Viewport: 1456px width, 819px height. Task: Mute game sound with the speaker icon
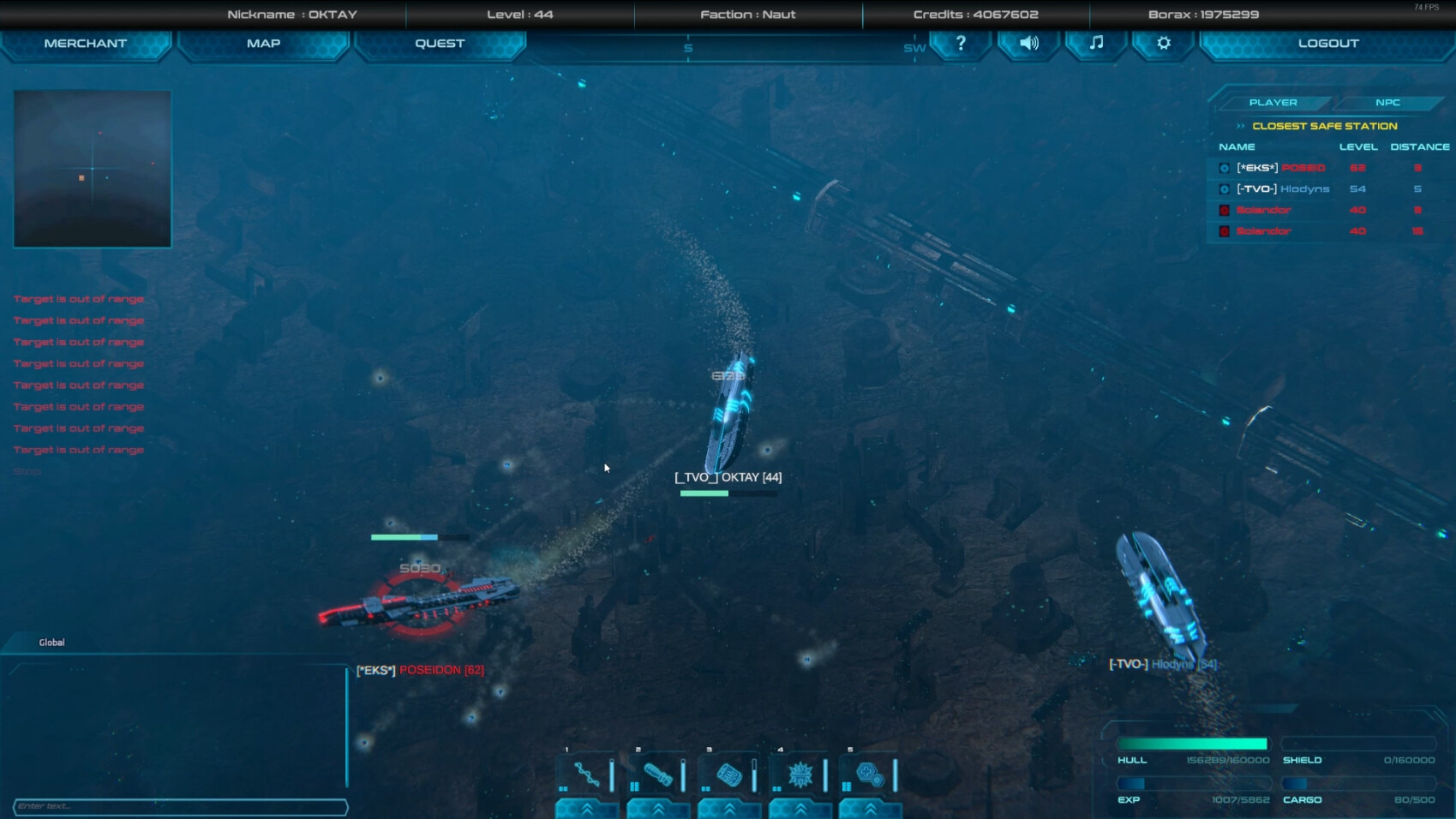(1028, 44)
